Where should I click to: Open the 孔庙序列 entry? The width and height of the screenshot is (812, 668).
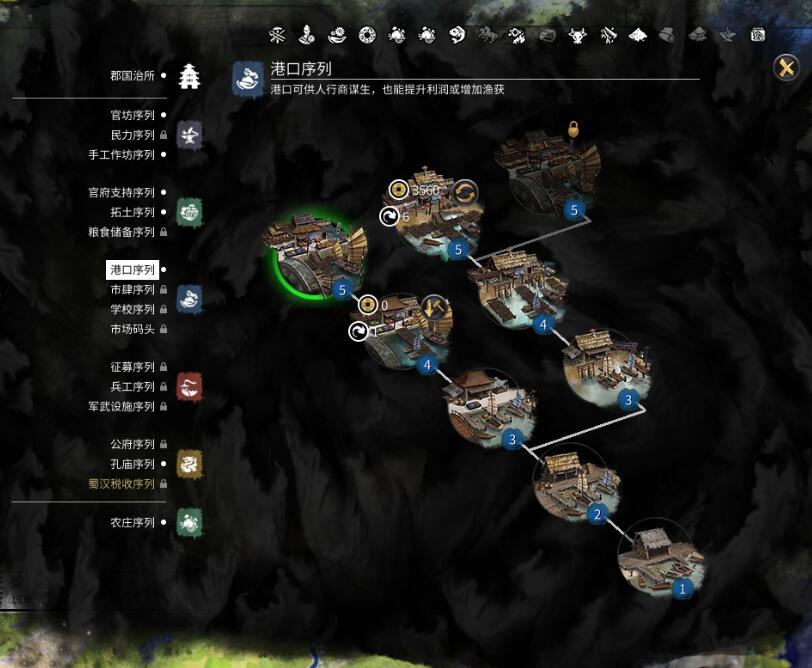(x=132, y=464)
